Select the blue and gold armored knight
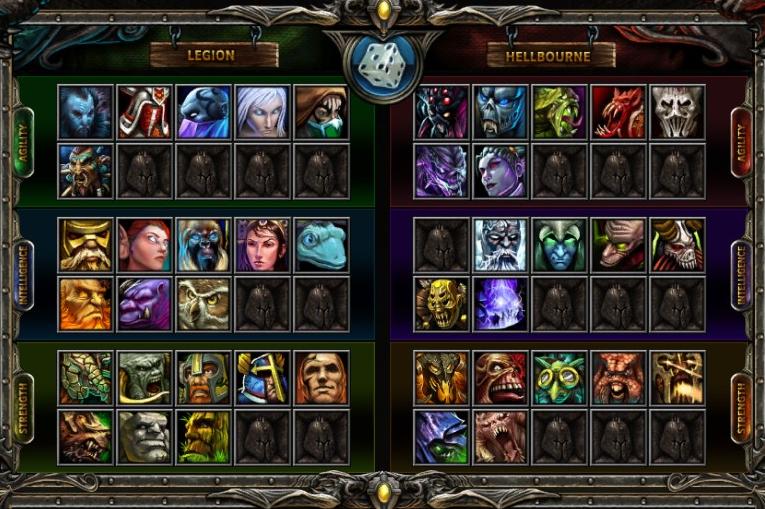Image resolution: width=765 pixels, height=509 pixels. (x=262, y=378)
